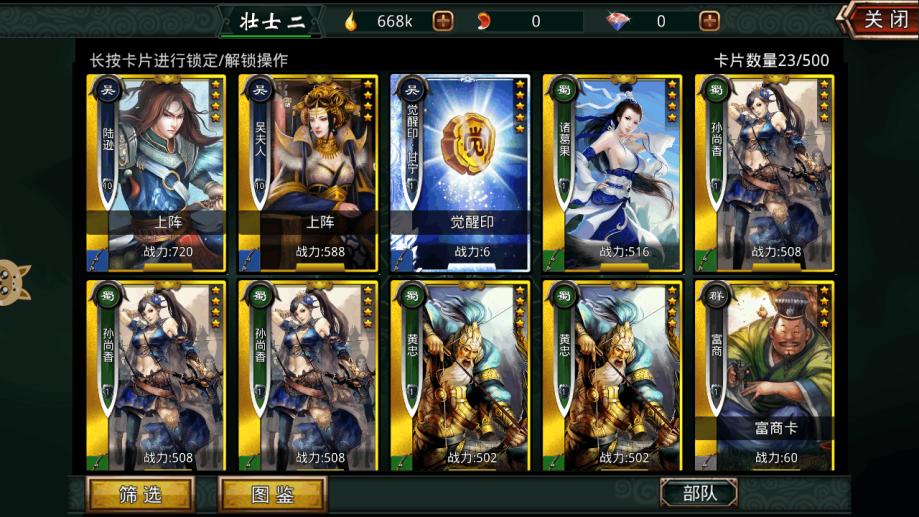Open the 图鉴 card encyclopedia
Viewport: 919px width, 517px height.
coord(272,494)
